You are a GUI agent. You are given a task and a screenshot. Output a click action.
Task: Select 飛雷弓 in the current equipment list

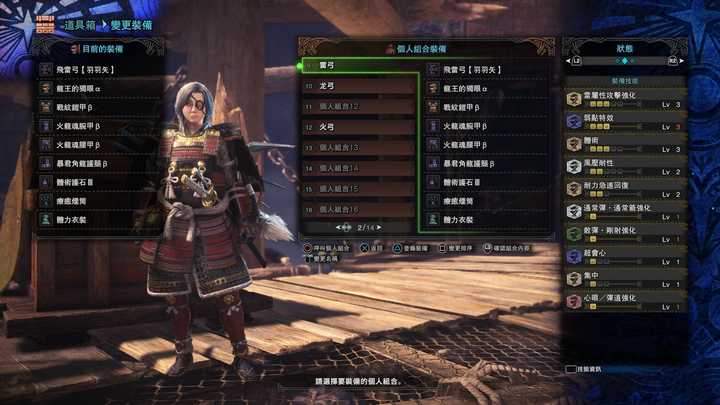100,70
